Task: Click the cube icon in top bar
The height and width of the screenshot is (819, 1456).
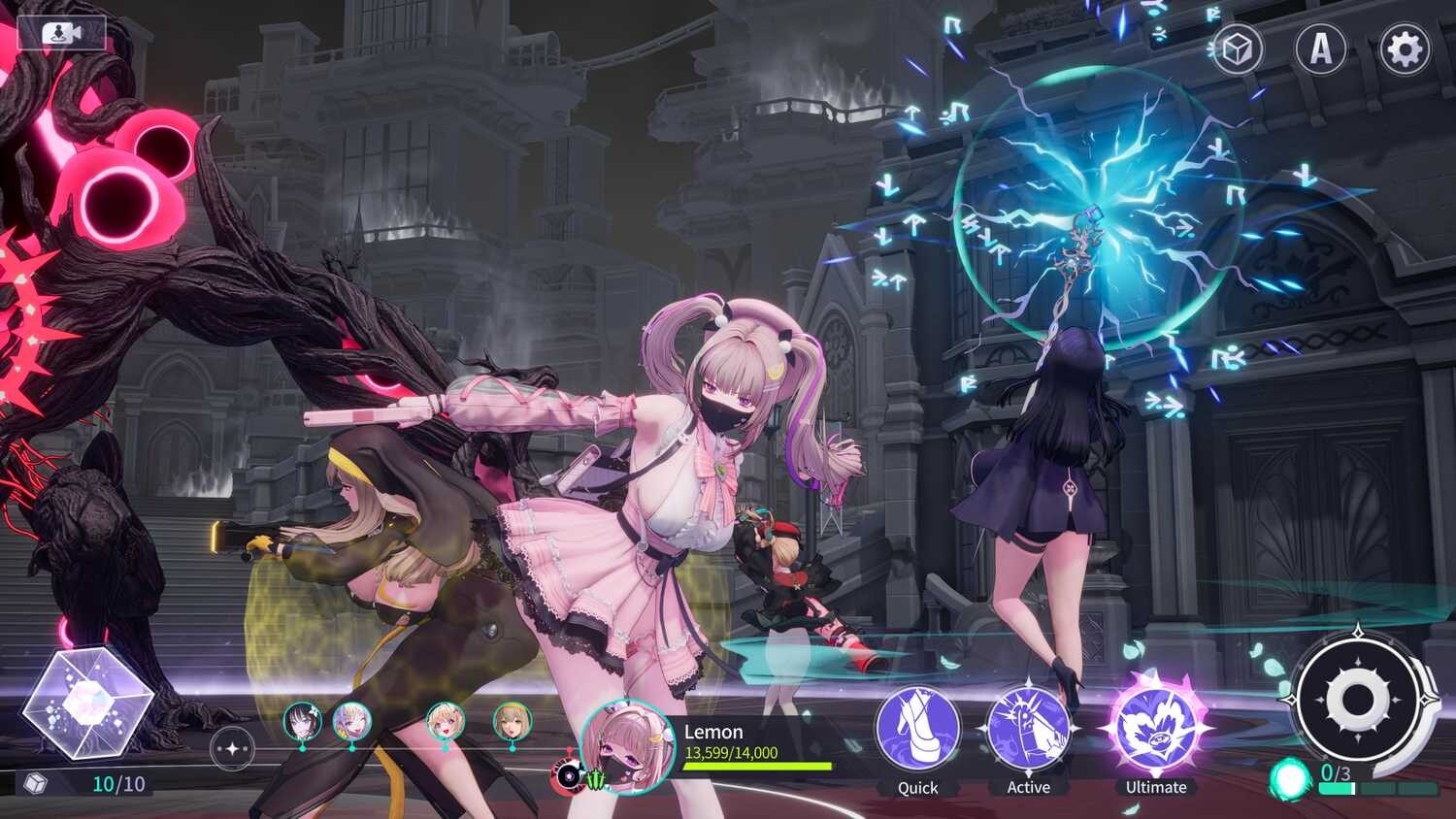Action: point(1237,49)
